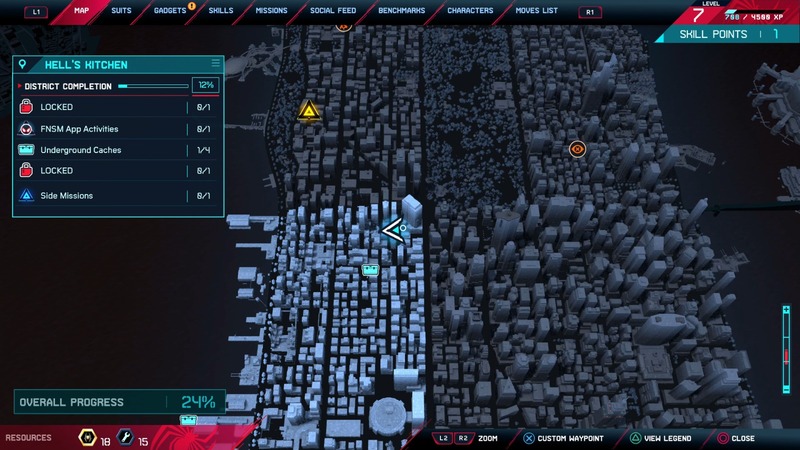Switch to the Characters tab
Viewport: 800px width, 450px height.
coord(470,11)
